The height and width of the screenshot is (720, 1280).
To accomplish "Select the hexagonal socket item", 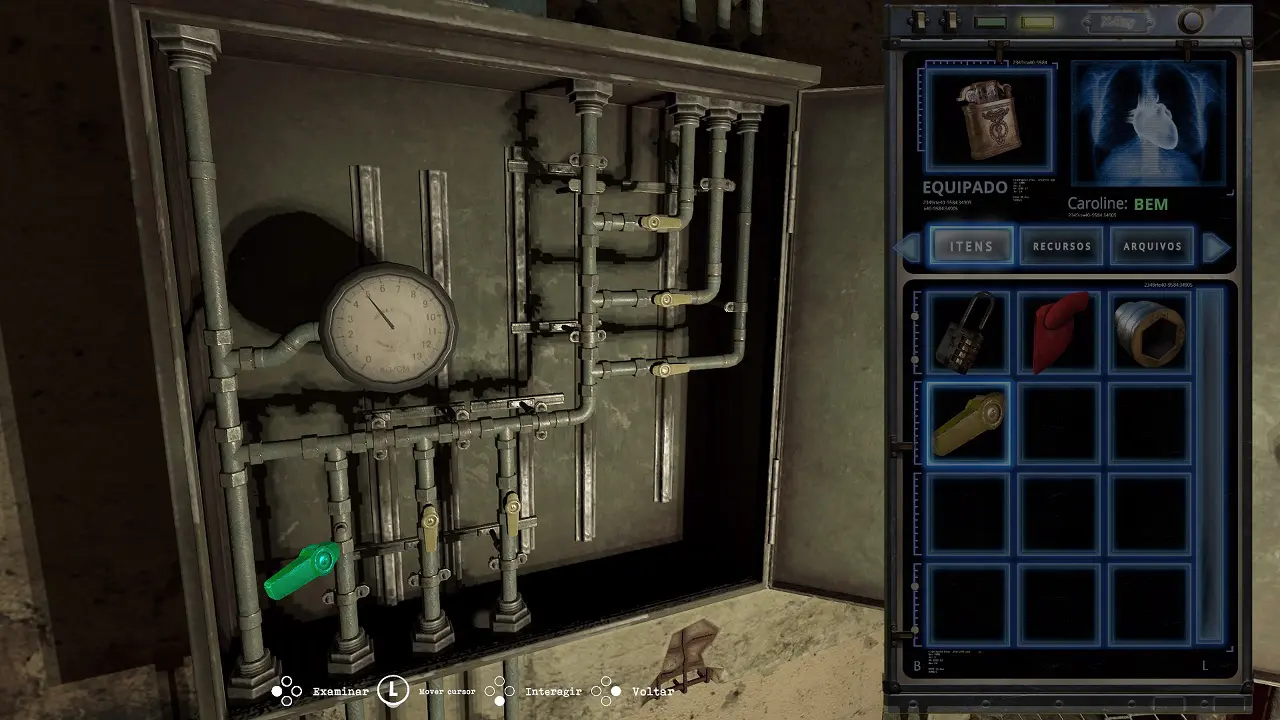I will (x=1150, y=333).
